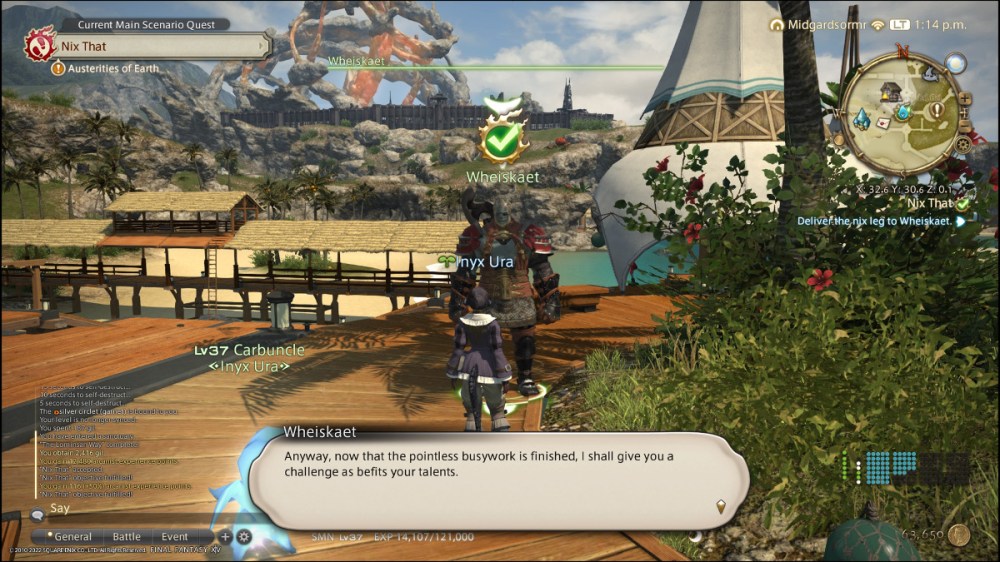Viewport: 1000px width, 562px height.
Task: Open minimap settings gear
Action: coord(963,145)
